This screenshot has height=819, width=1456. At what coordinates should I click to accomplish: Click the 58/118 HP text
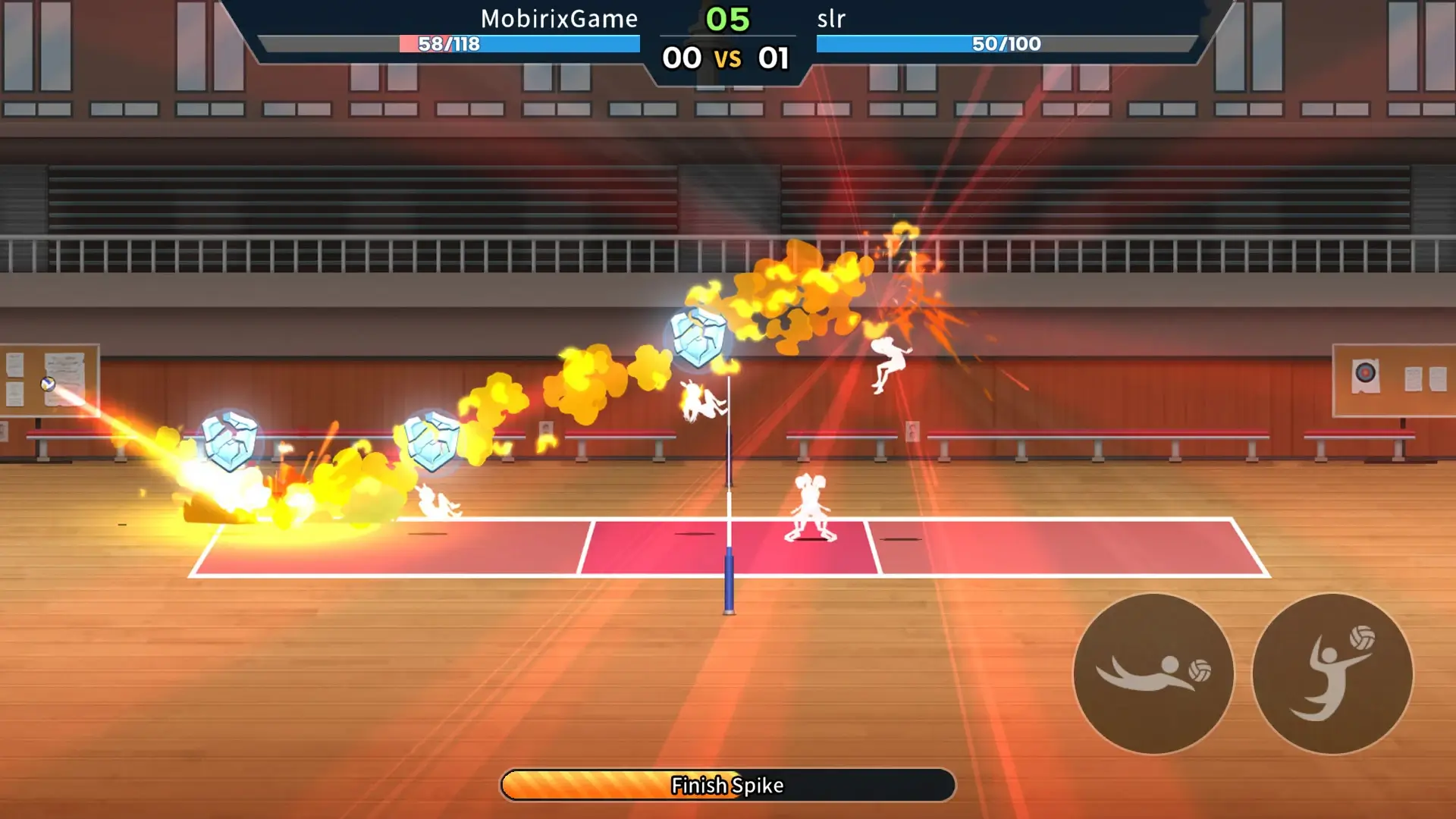click(x=446, y=45)
